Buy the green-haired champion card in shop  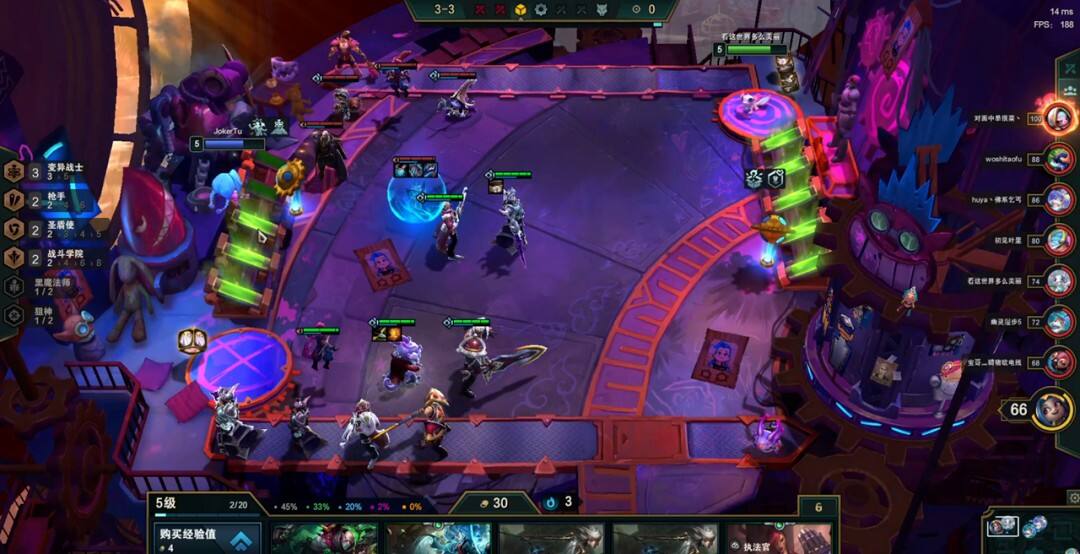323,539
